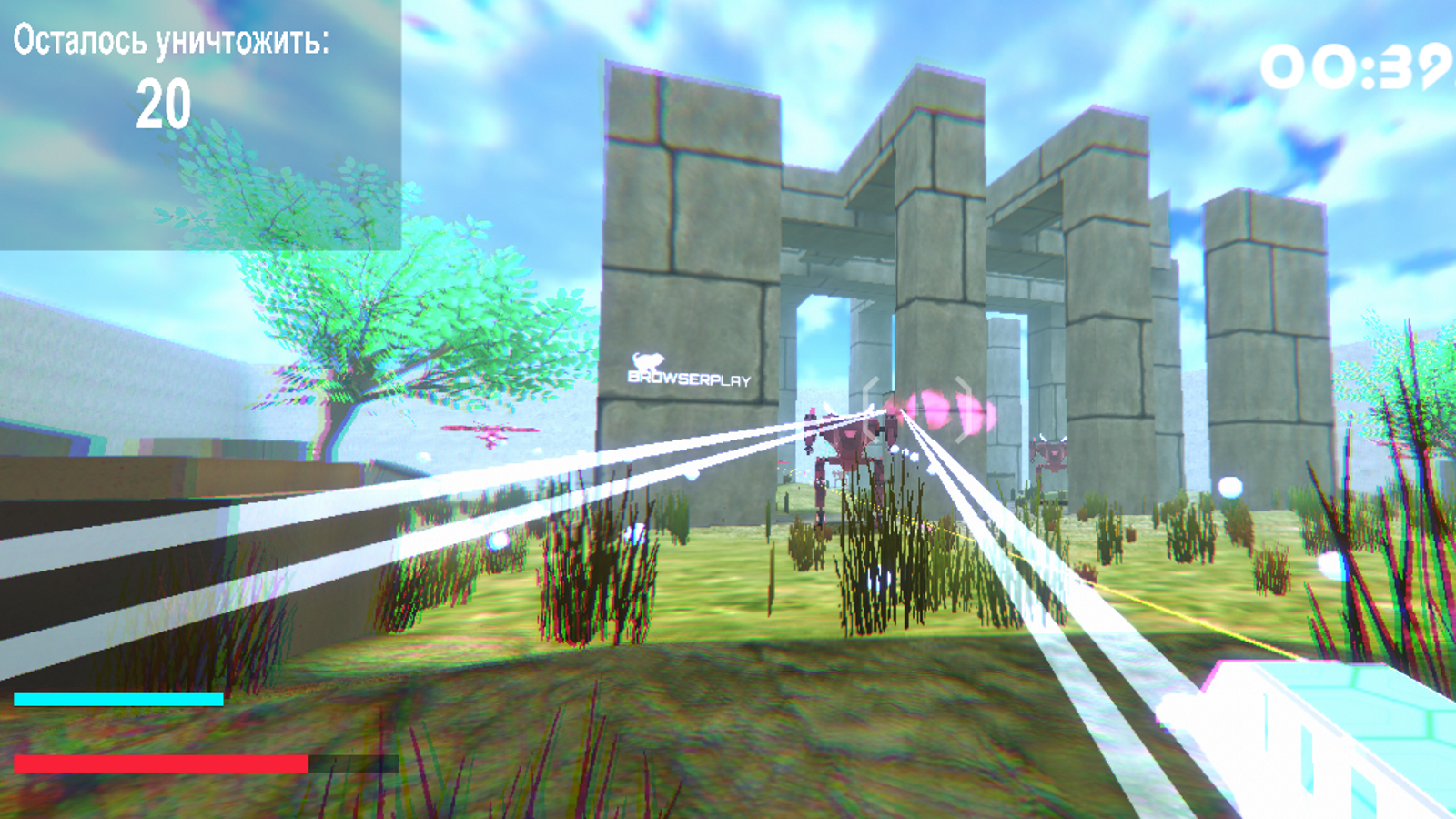The width and height of the screenshot is (1456, 819).
Task: Select the targeting reticle around the pink projectile
Action: pos(917,409)
